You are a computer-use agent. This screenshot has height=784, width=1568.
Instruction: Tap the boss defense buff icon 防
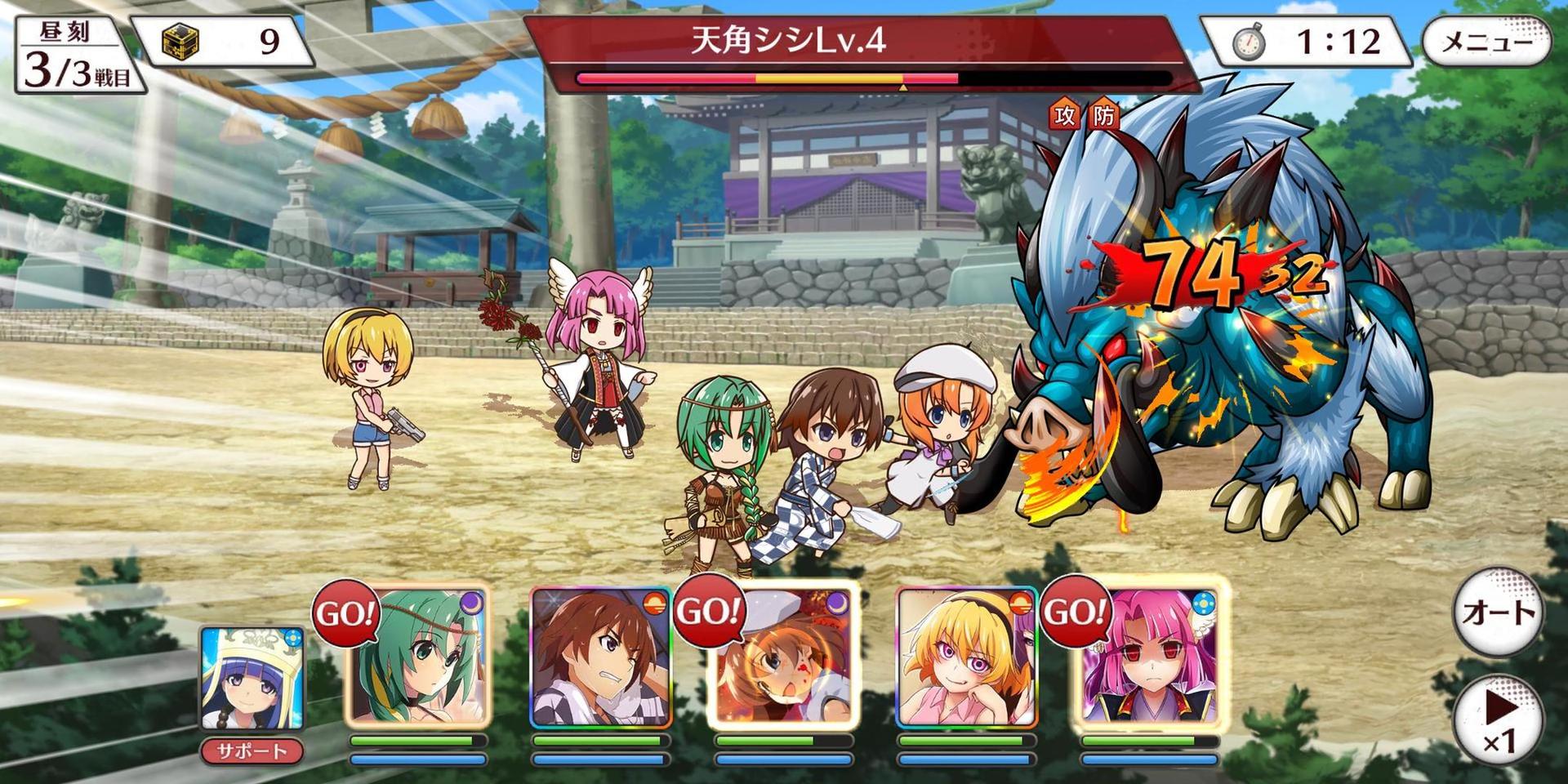(x=1103, y=116)
